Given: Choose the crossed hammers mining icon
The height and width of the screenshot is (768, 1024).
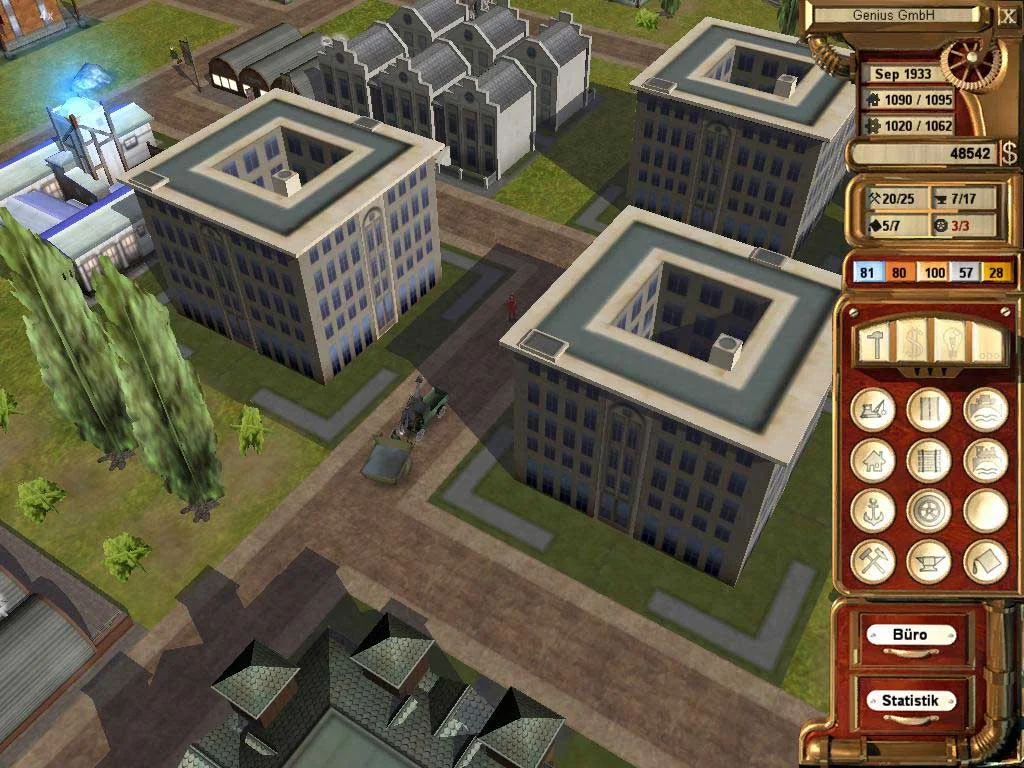Looking at the screenshot, I should [872, 561].
